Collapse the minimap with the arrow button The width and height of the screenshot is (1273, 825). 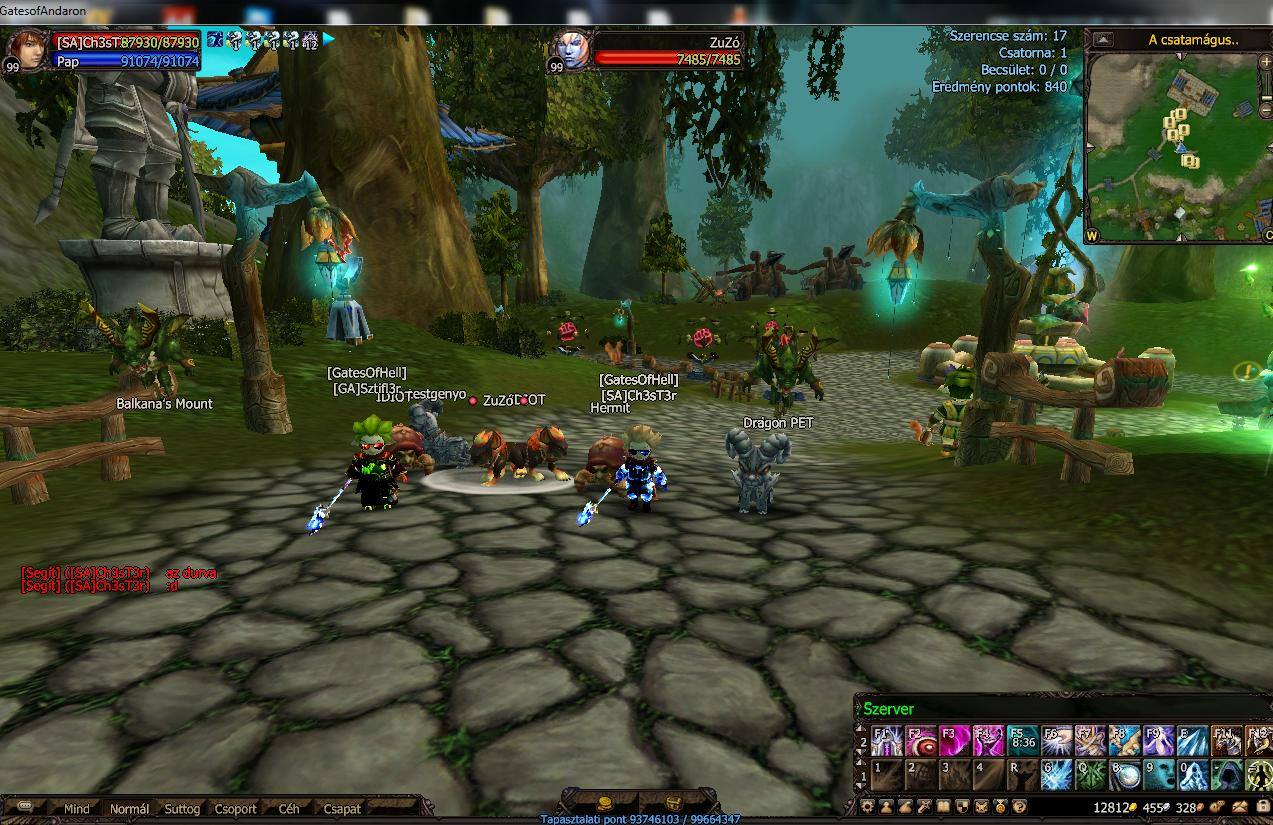pyautogui.click(x=1103, y=40)
